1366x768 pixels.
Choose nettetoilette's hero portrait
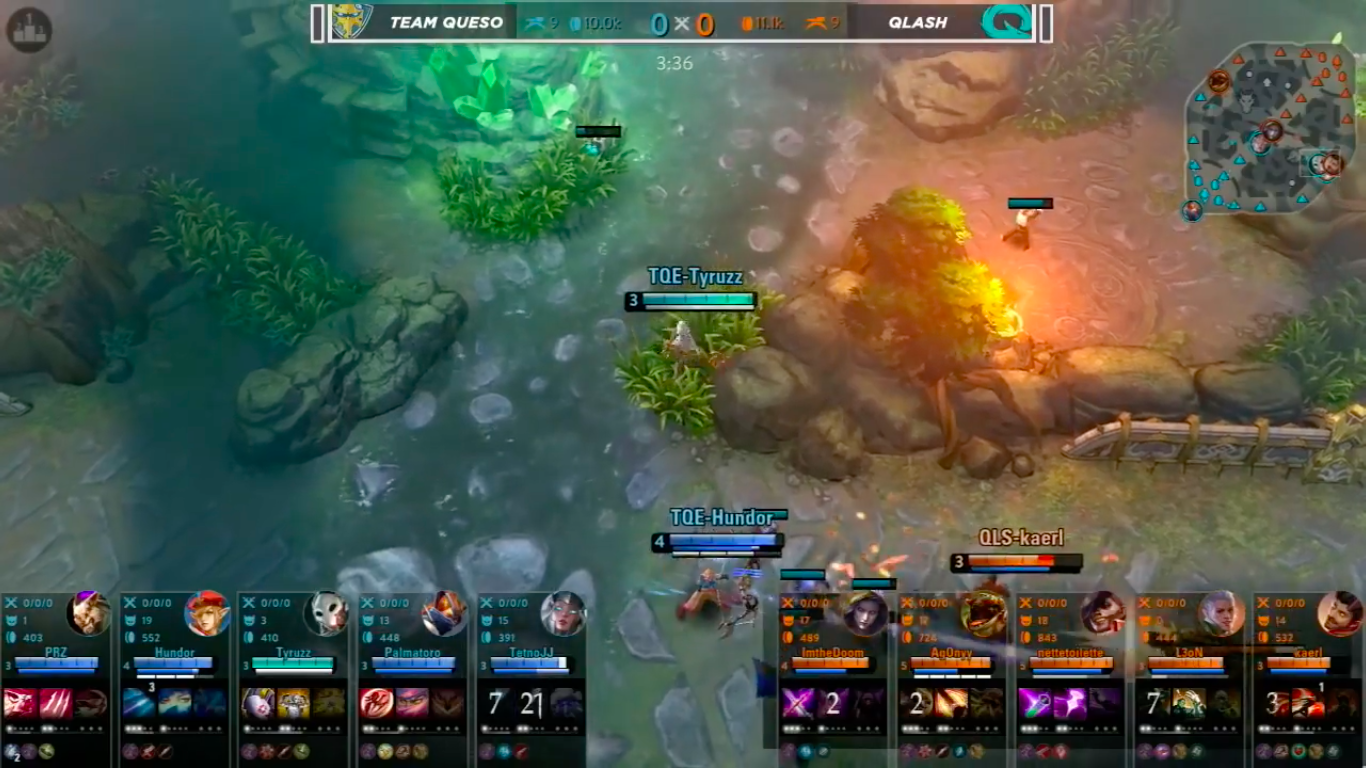(1102, 613)
